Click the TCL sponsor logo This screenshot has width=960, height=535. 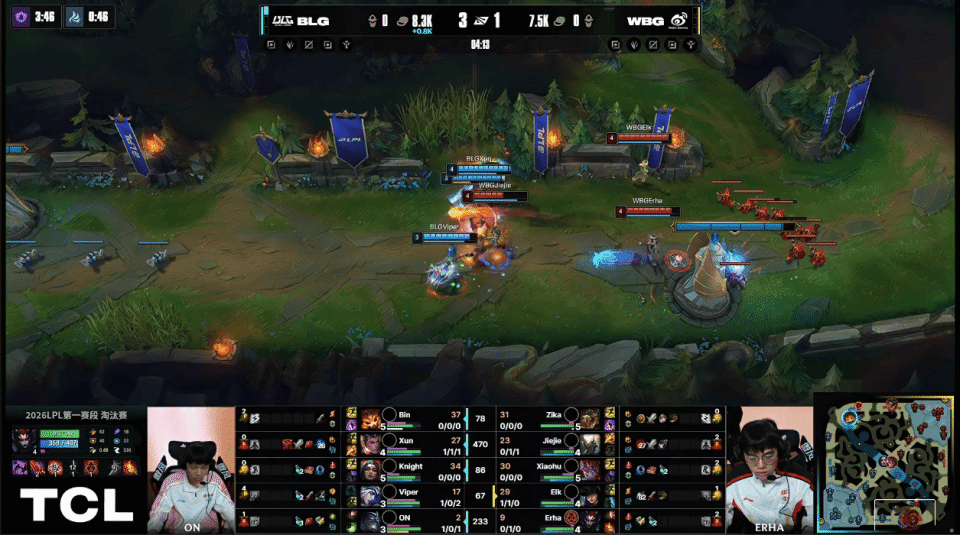[76, 505]
